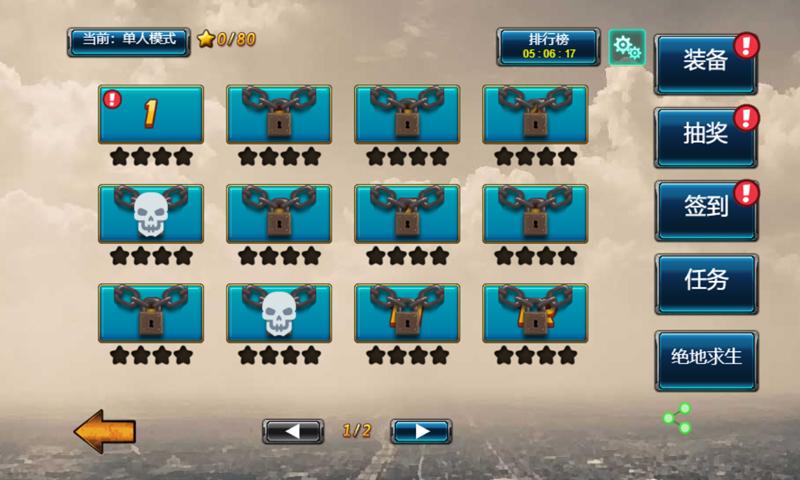Go back with the orange arrow

tap(104, 431)
